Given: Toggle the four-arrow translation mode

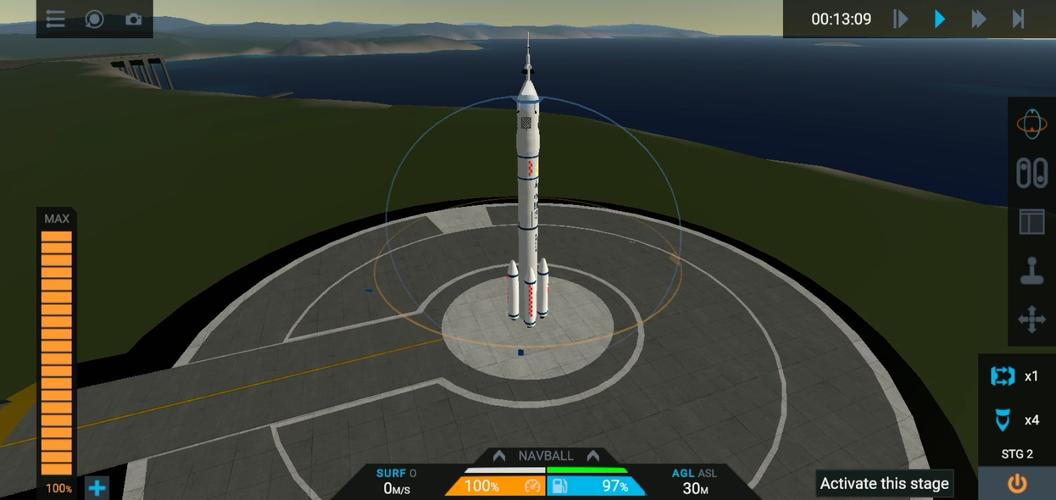Looking at the screenshot, I should [x=1031, y=320].
